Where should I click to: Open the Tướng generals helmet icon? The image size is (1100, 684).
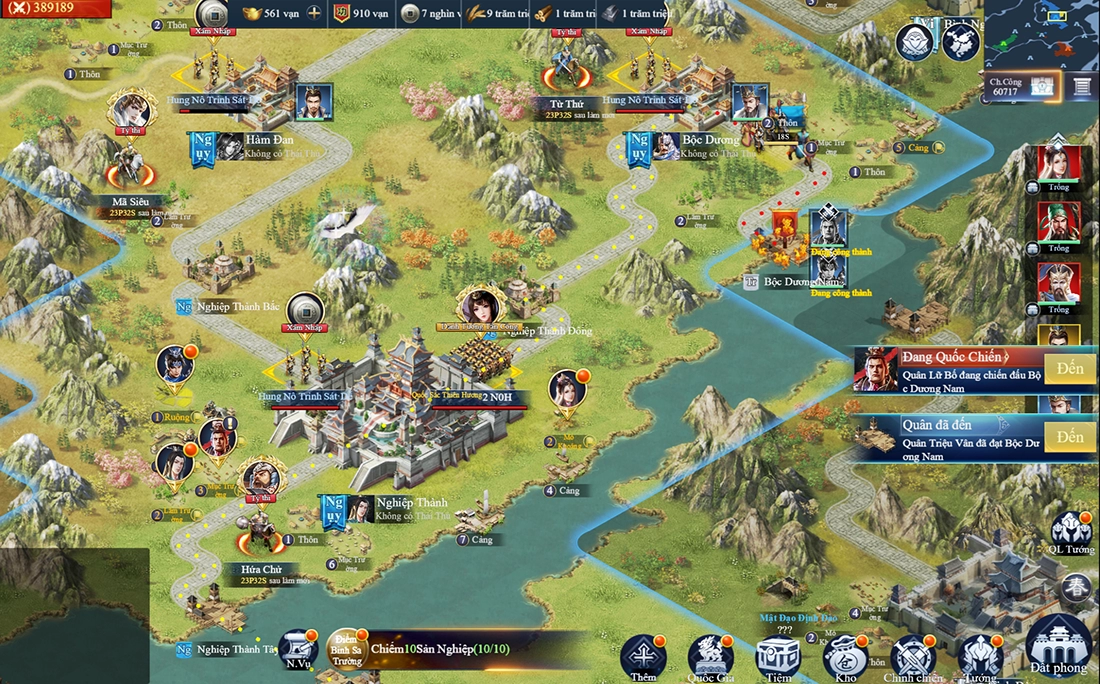pos(980,656)
